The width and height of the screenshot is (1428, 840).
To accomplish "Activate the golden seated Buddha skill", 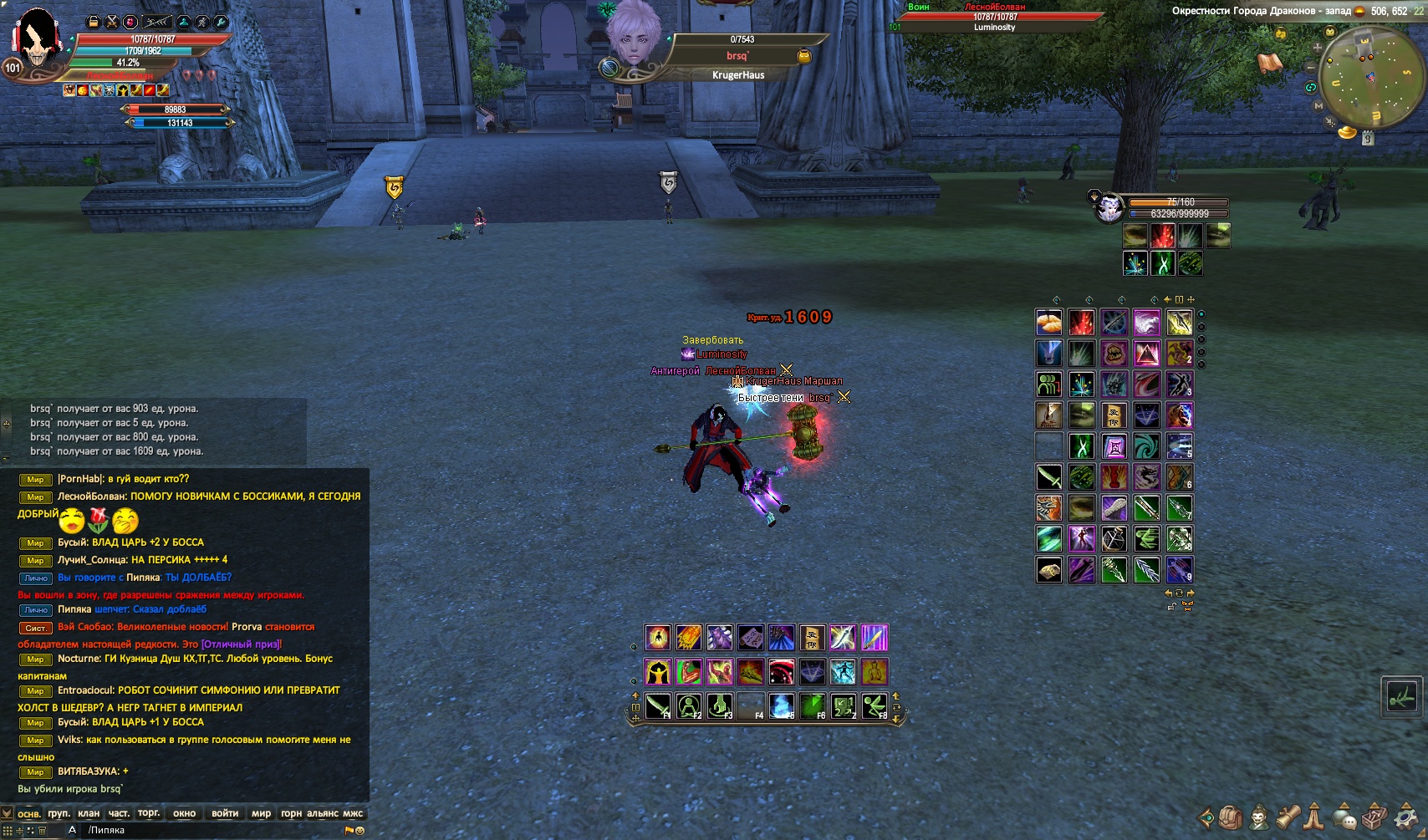I will click(874, 671).
